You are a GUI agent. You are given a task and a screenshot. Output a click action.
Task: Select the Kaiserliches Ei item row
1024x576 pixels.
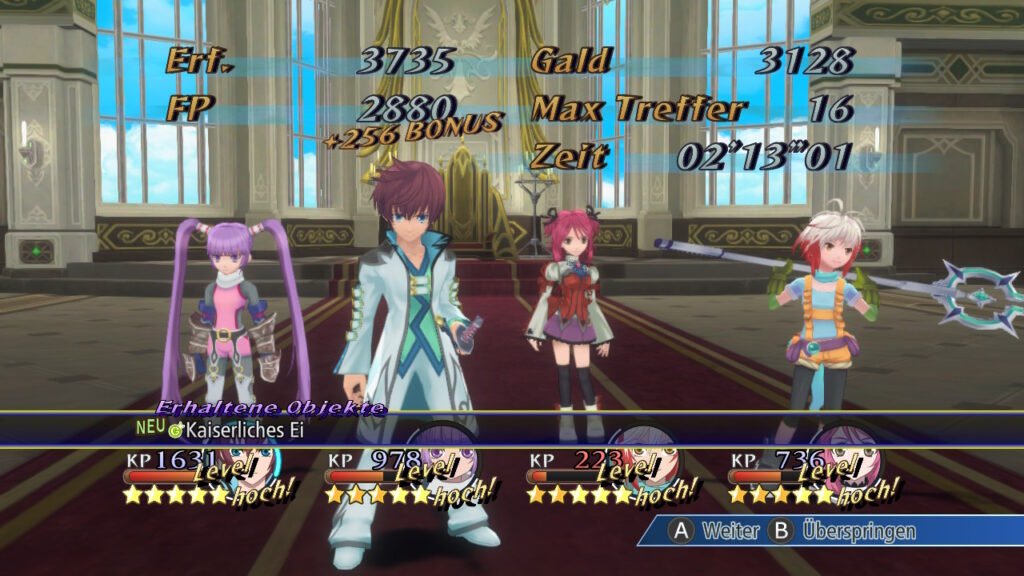click(240, 431)
